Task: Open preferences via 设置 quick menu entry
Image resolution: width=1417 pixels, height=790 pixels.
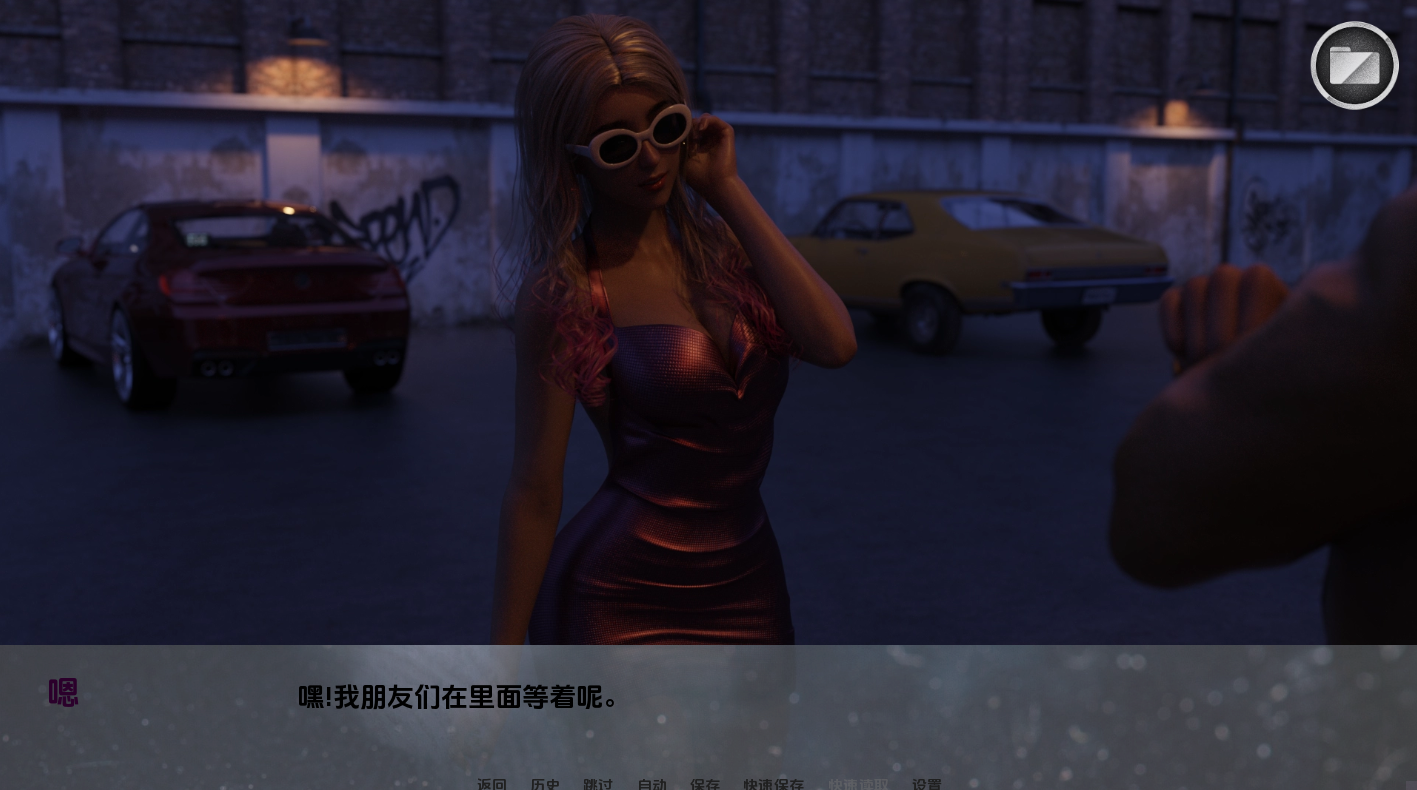Action: (x=927, y=785)
